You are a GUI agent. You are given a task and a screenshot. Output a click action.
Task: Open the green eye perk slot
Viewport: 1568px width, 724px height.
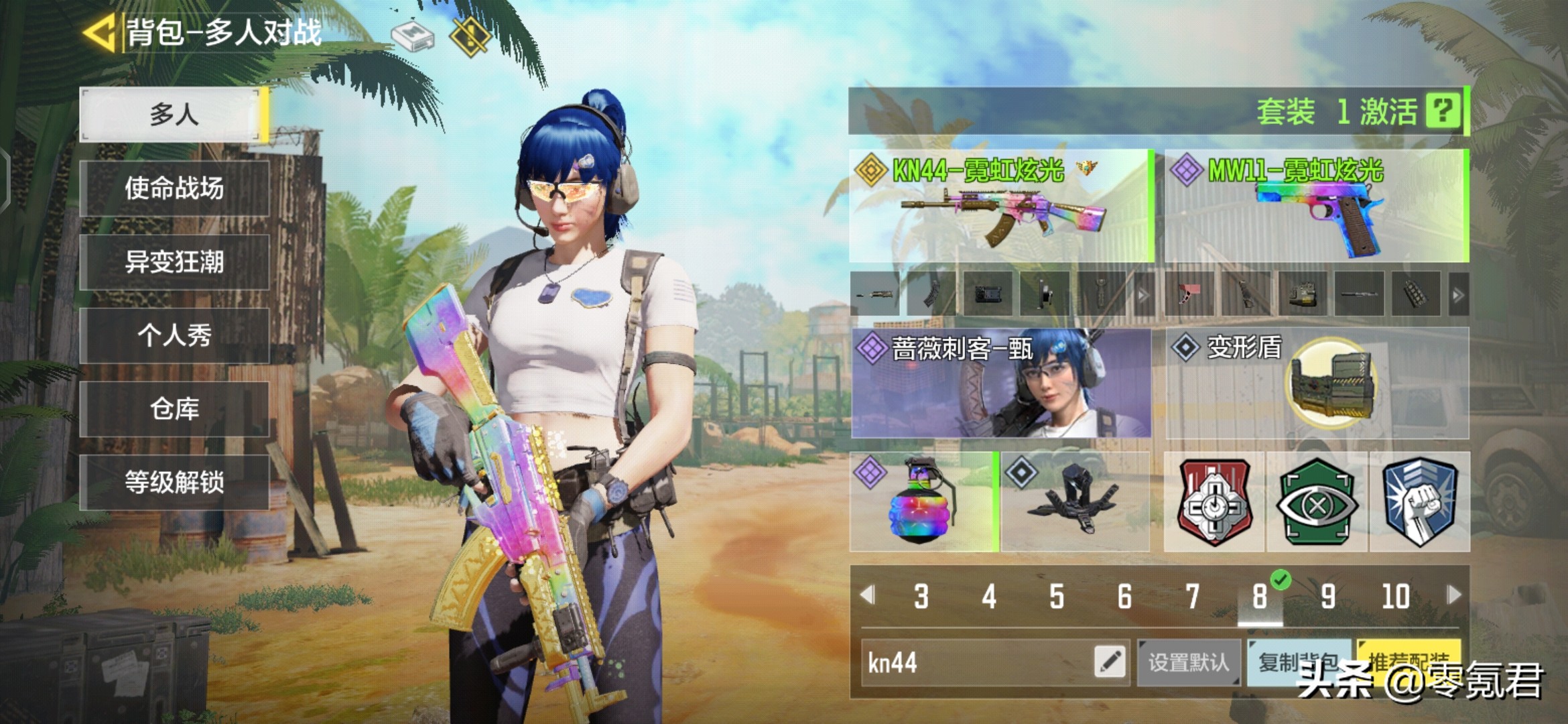coord(1316,501)
